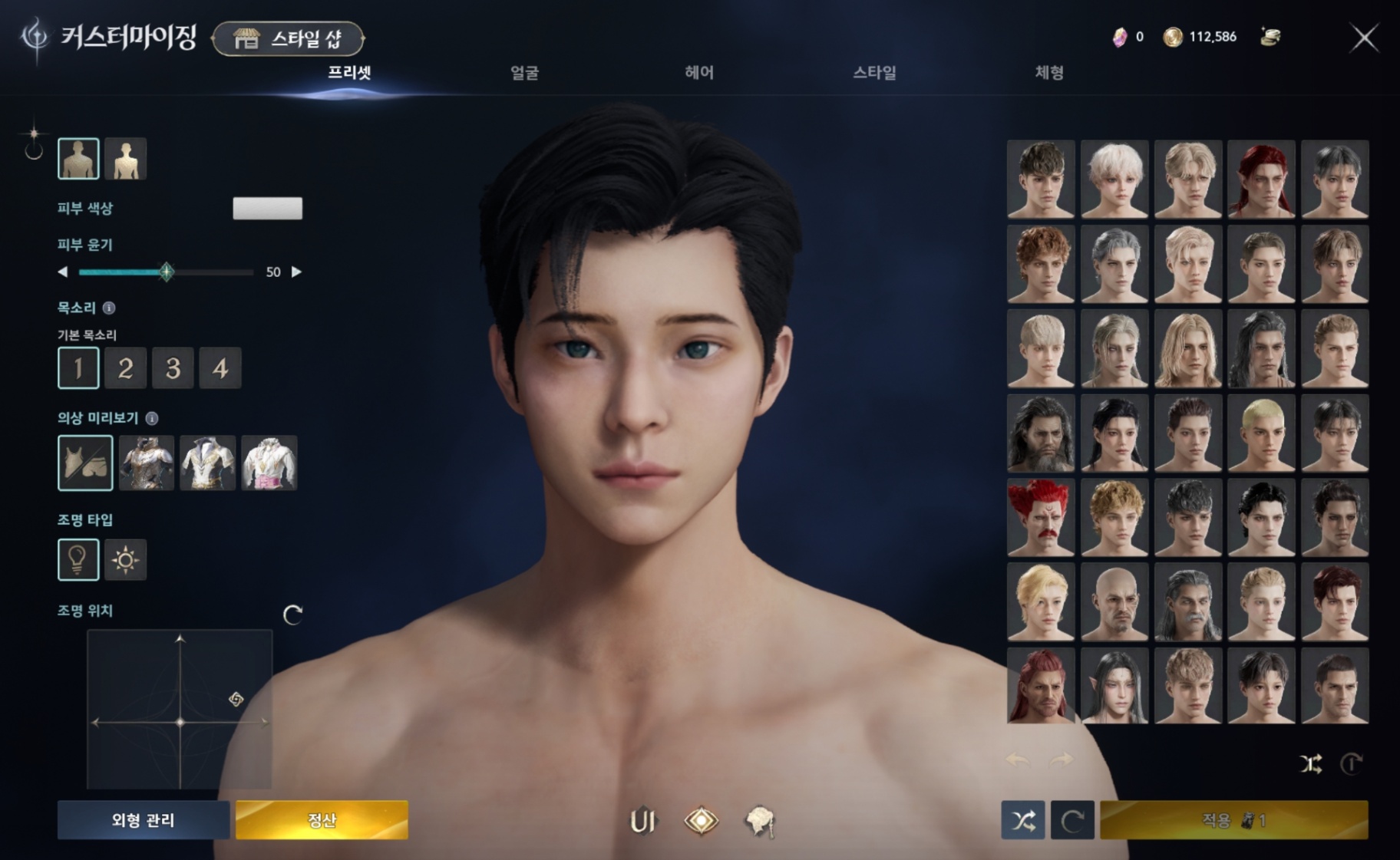1400x860 pixels.
Task: Go to the 체형 body tab
Action: click(1048, 73)
